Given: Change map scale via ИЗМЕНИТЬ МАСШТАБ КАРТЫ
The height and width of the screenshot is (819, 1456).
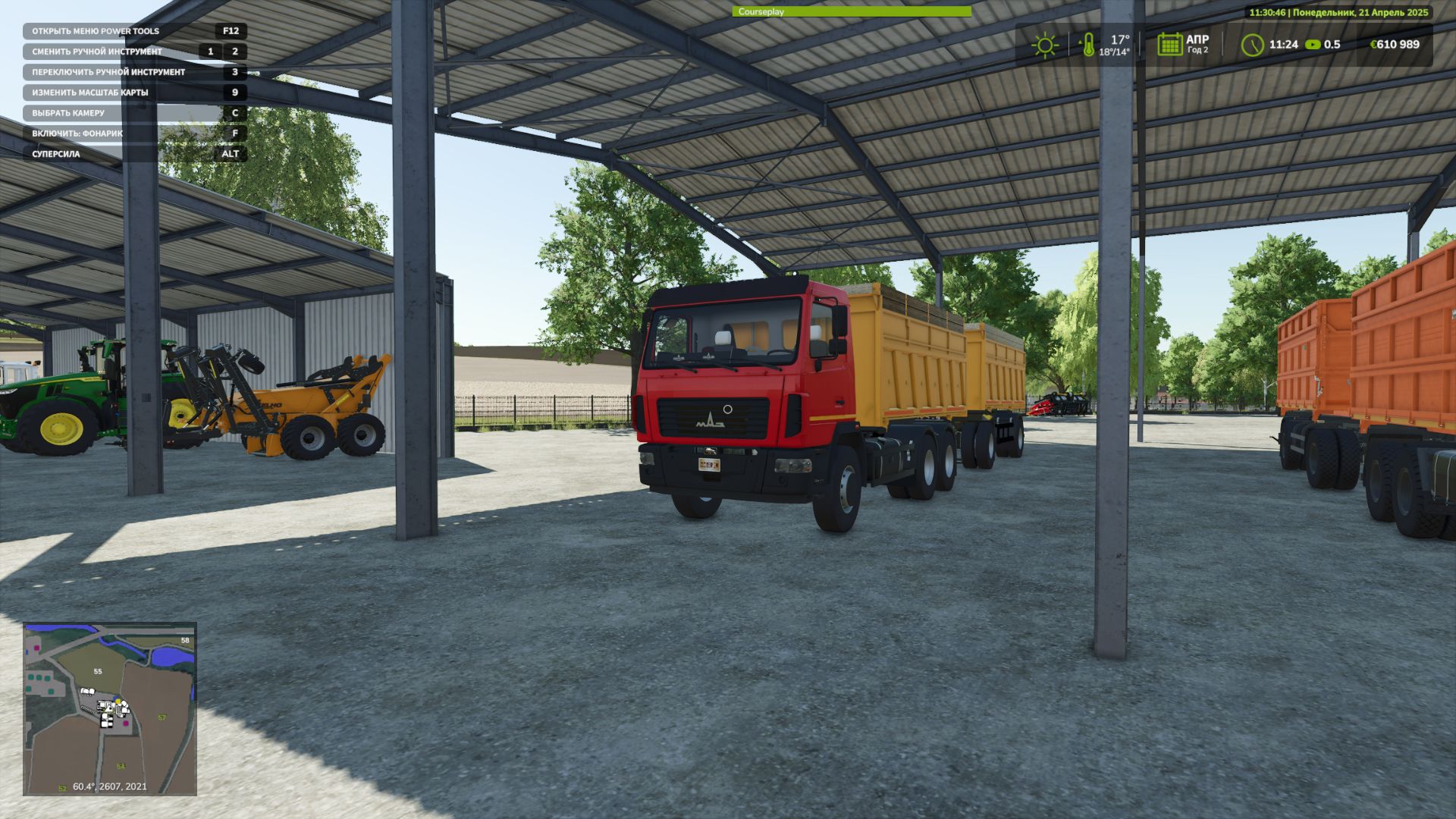Looking at the screenshot, I should click(x=90, y=91).
